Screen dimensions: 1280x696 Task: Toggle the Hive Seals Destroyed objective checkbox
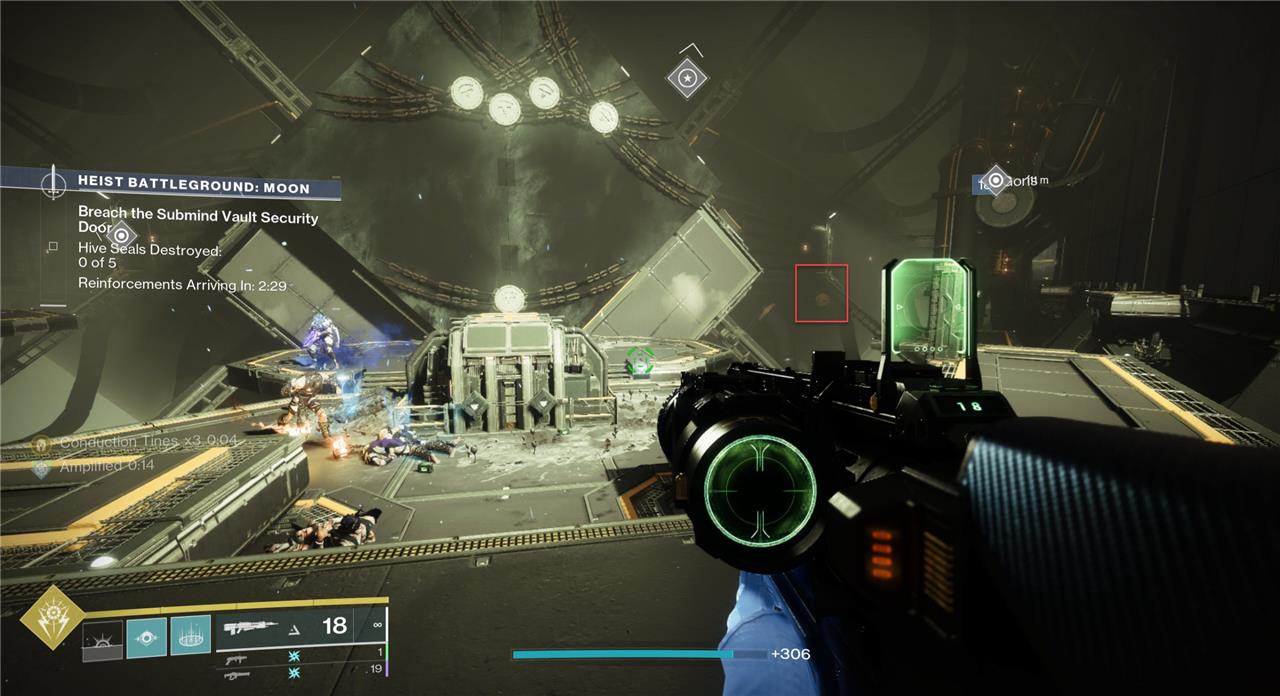click(x=53, y=246)
